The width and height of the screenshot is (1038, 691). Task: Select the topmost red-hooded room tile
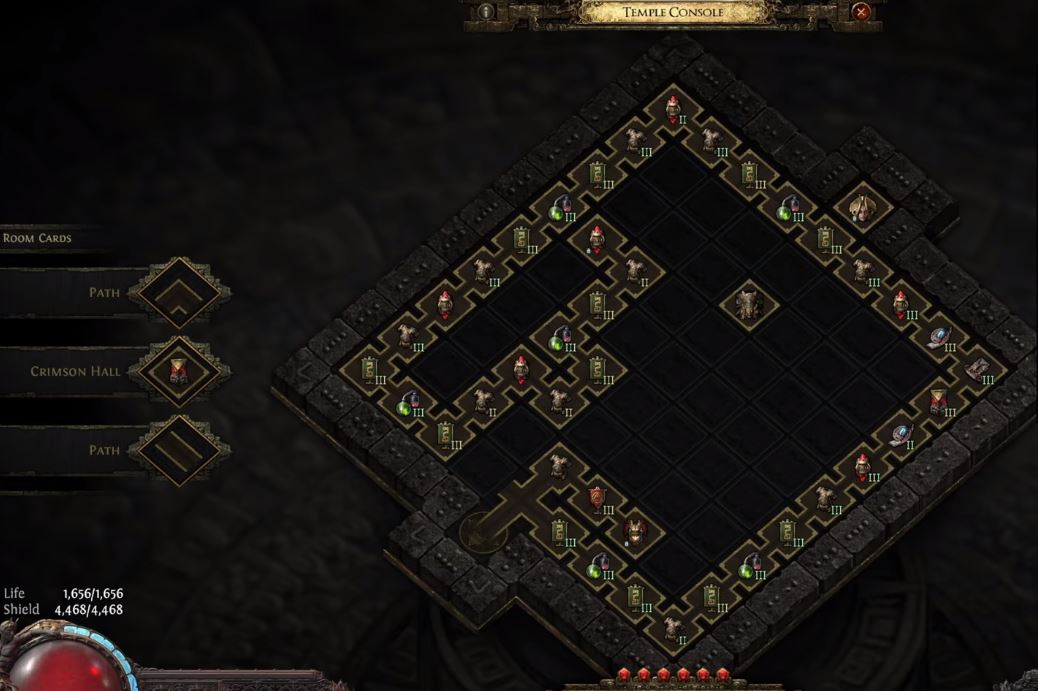(673, 106)
